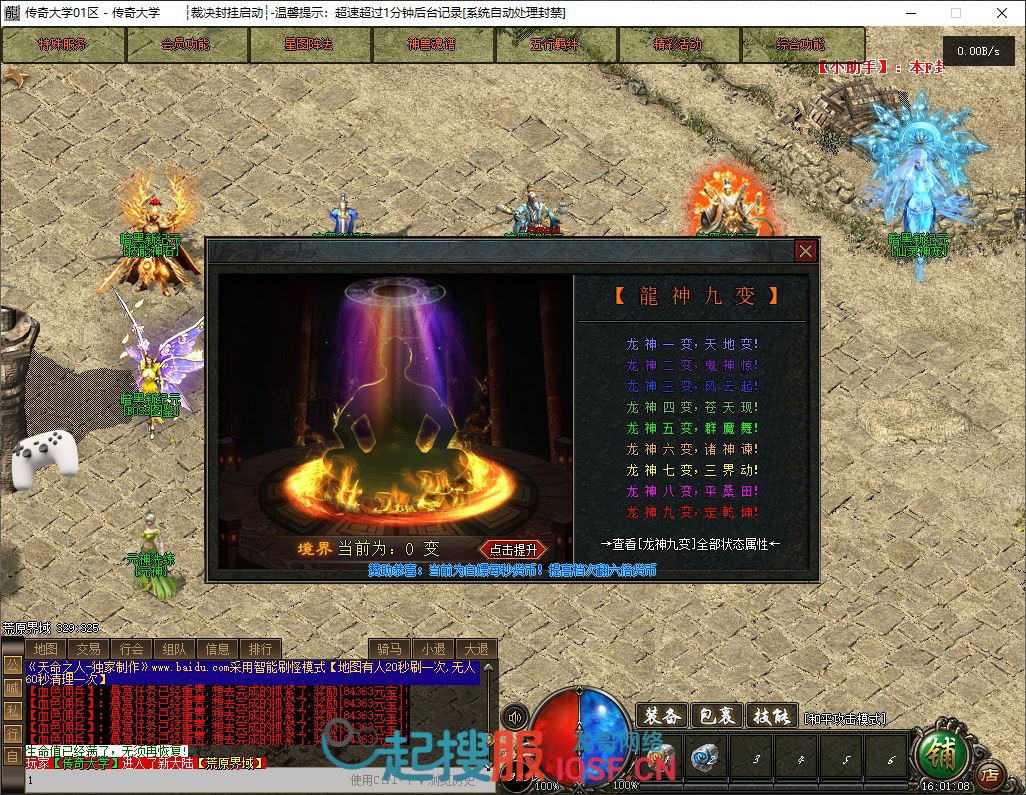Click the 点击提升 upgrade button

point(513,549)
